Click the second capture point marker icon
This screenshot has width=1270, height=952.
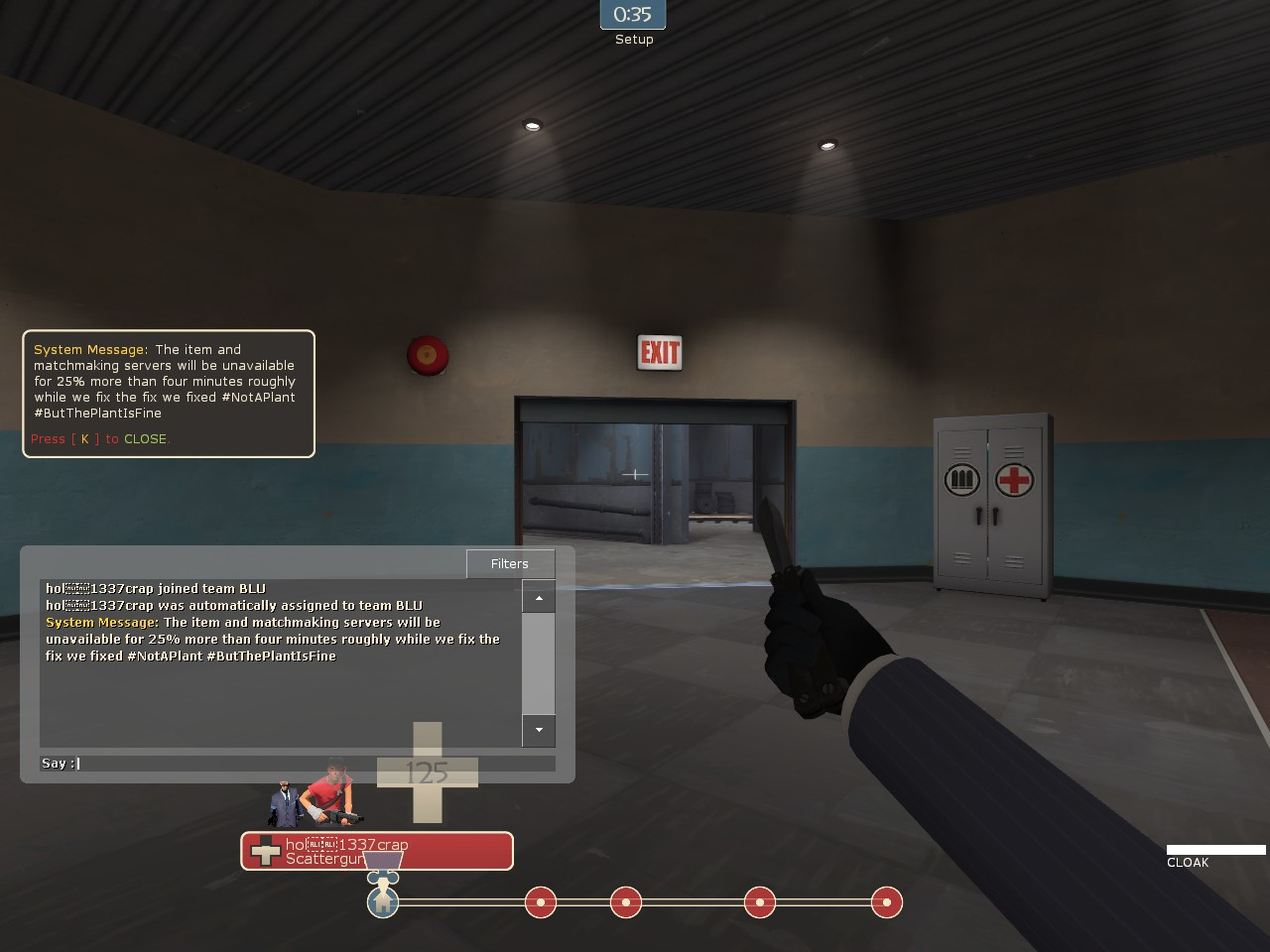click(540, 902)
